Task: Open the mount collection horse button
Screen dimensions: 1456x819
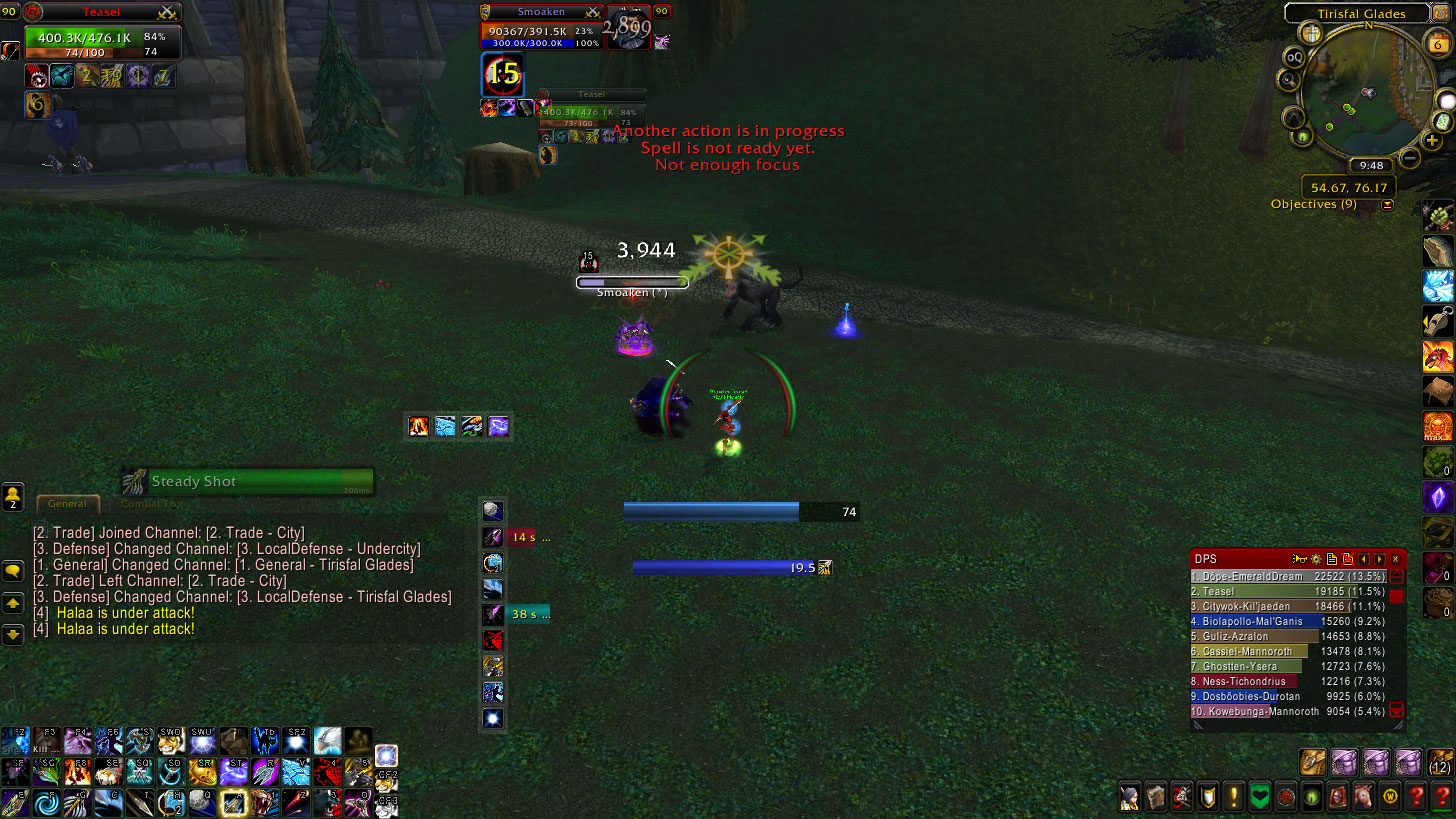Action: (1364, 797)
